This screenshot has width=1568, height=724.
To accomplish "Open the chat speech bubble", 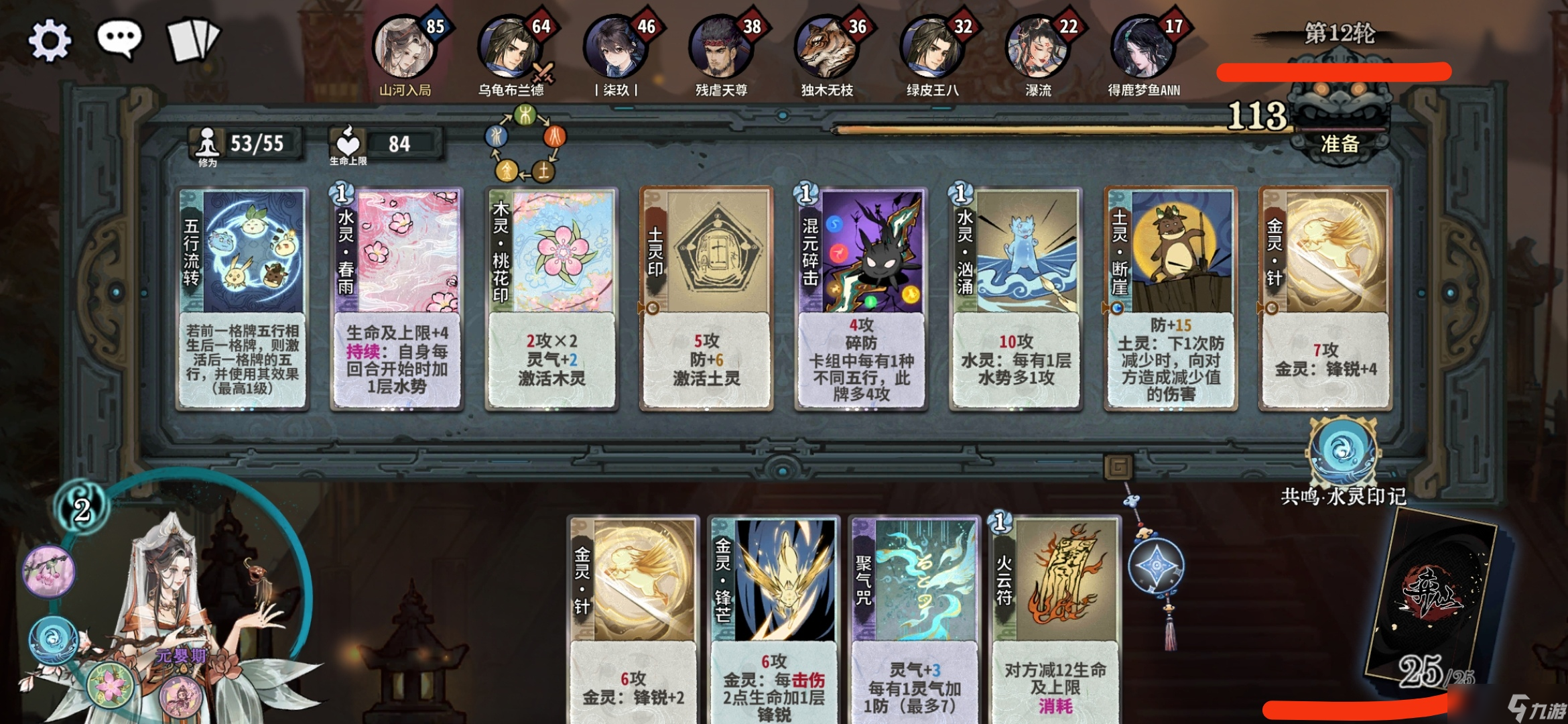I will click(120, 39).
